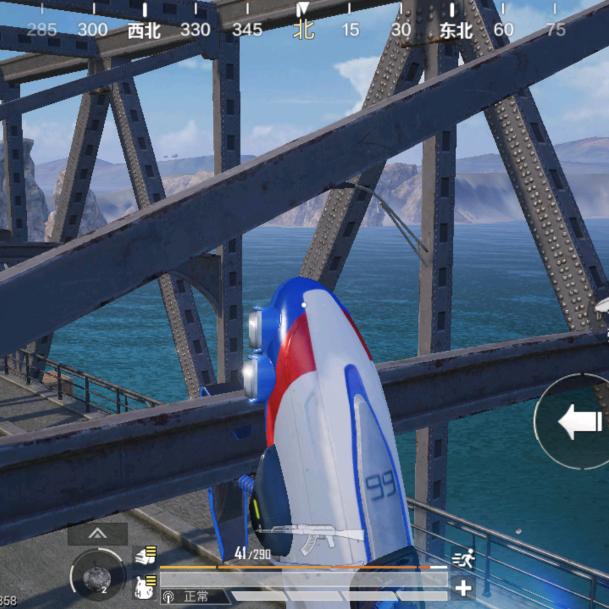Tap the stacked ammo list icon
609x609 pixels.
pos(146,556)
